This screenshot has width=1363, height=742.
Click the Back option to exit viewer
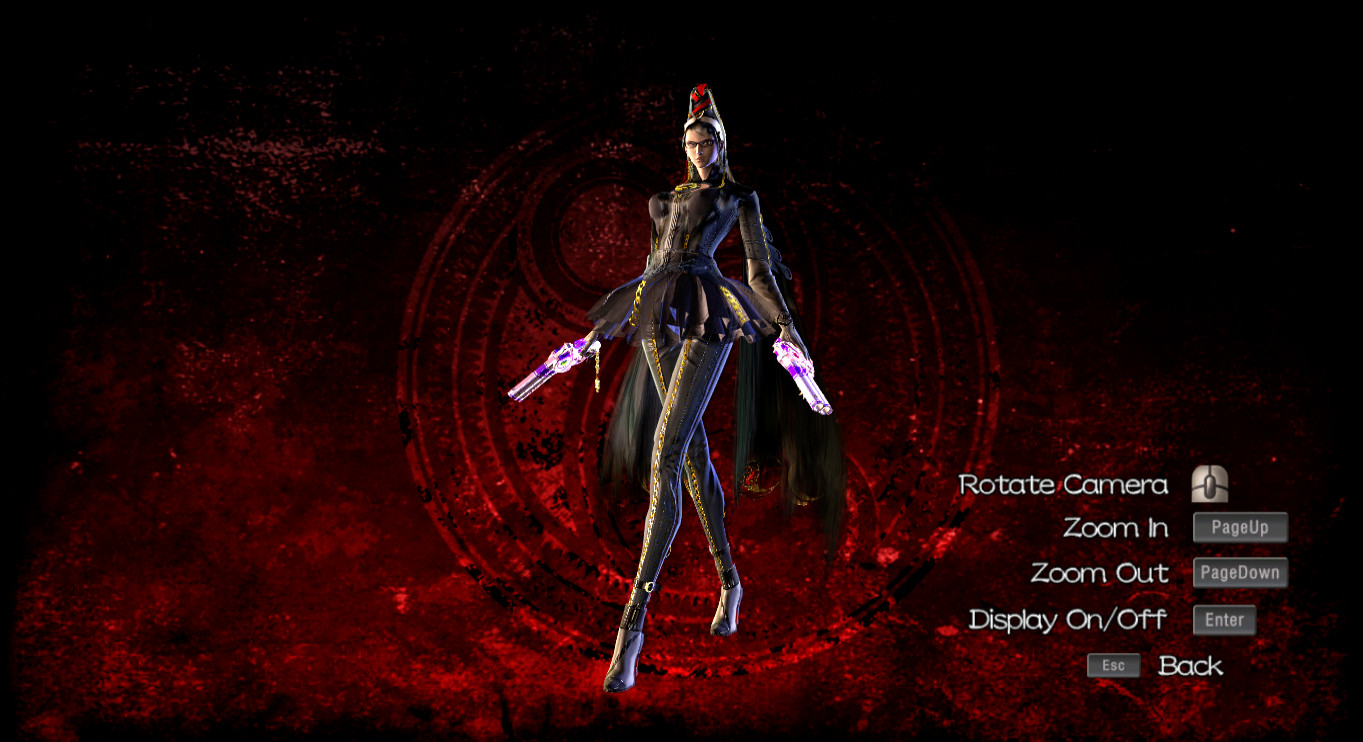tap(1190, 665)
